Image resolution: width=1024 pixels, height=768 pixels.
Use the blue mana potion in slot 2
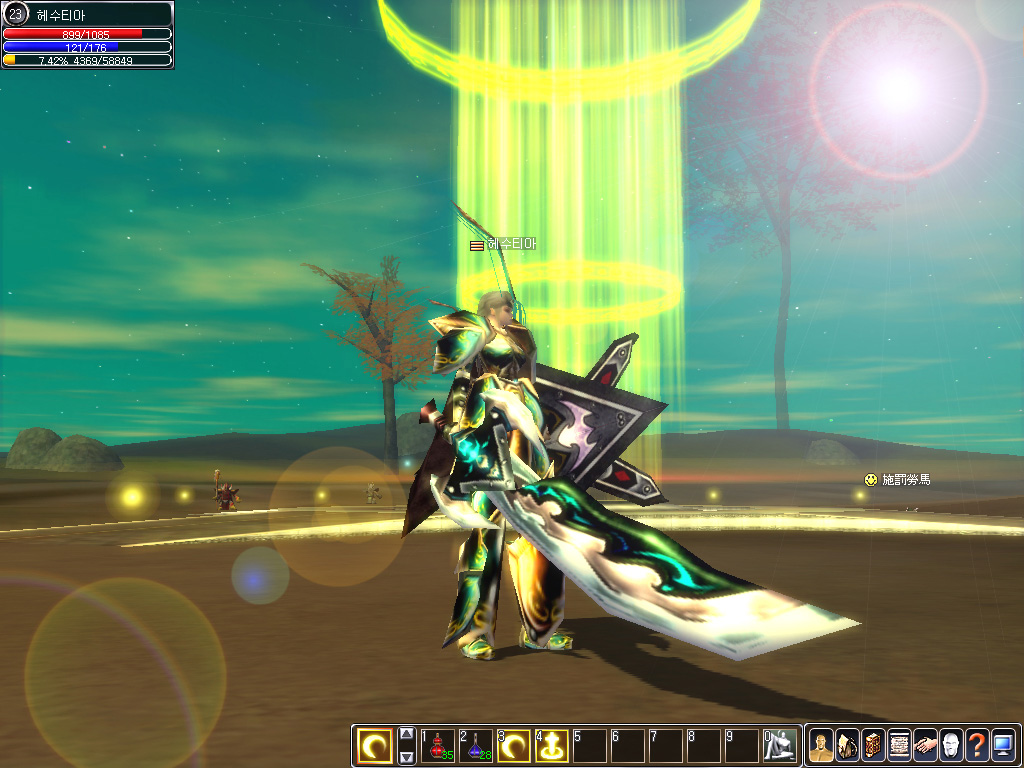pyautogui.click(x=476, y=746)
